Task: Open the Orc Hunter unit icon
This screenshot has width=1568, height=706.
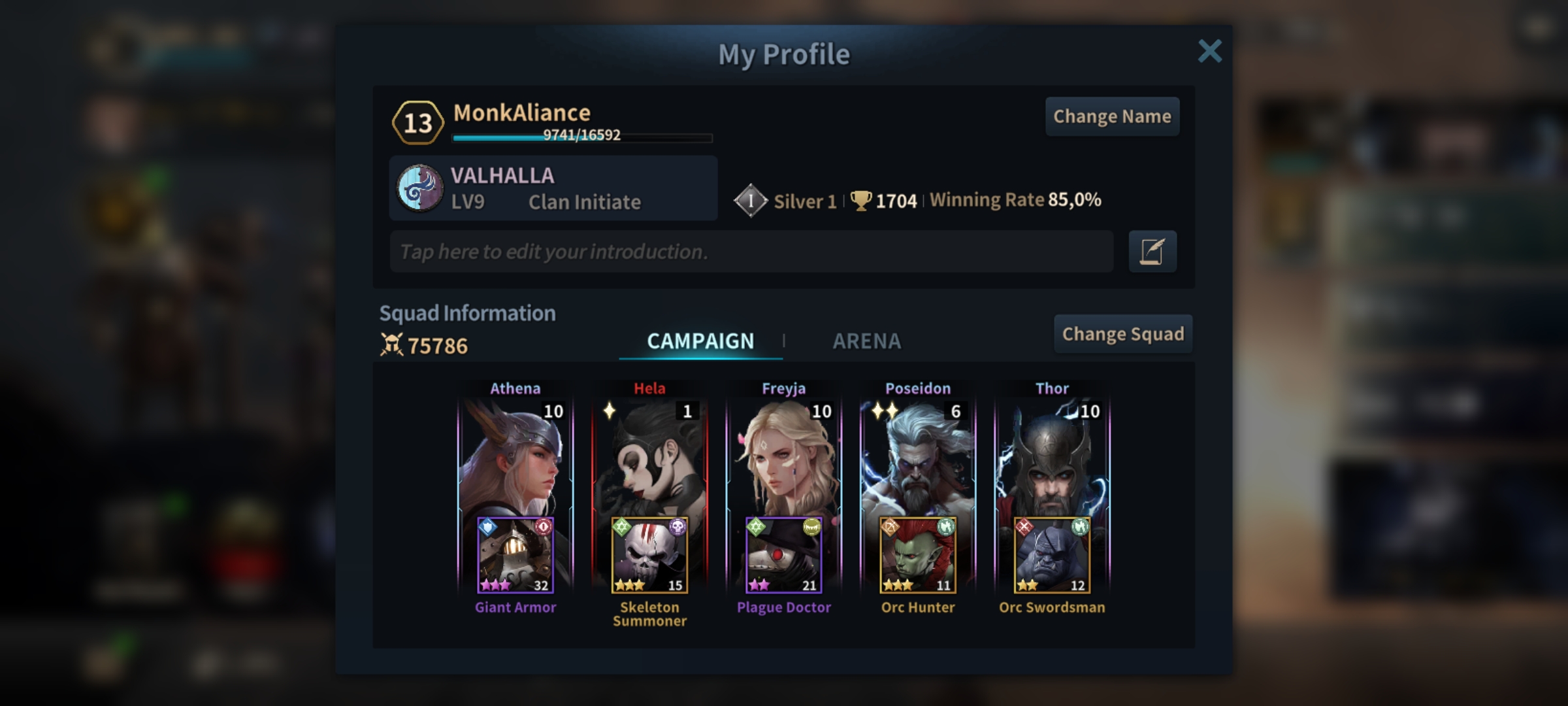Action: [917, 556]
